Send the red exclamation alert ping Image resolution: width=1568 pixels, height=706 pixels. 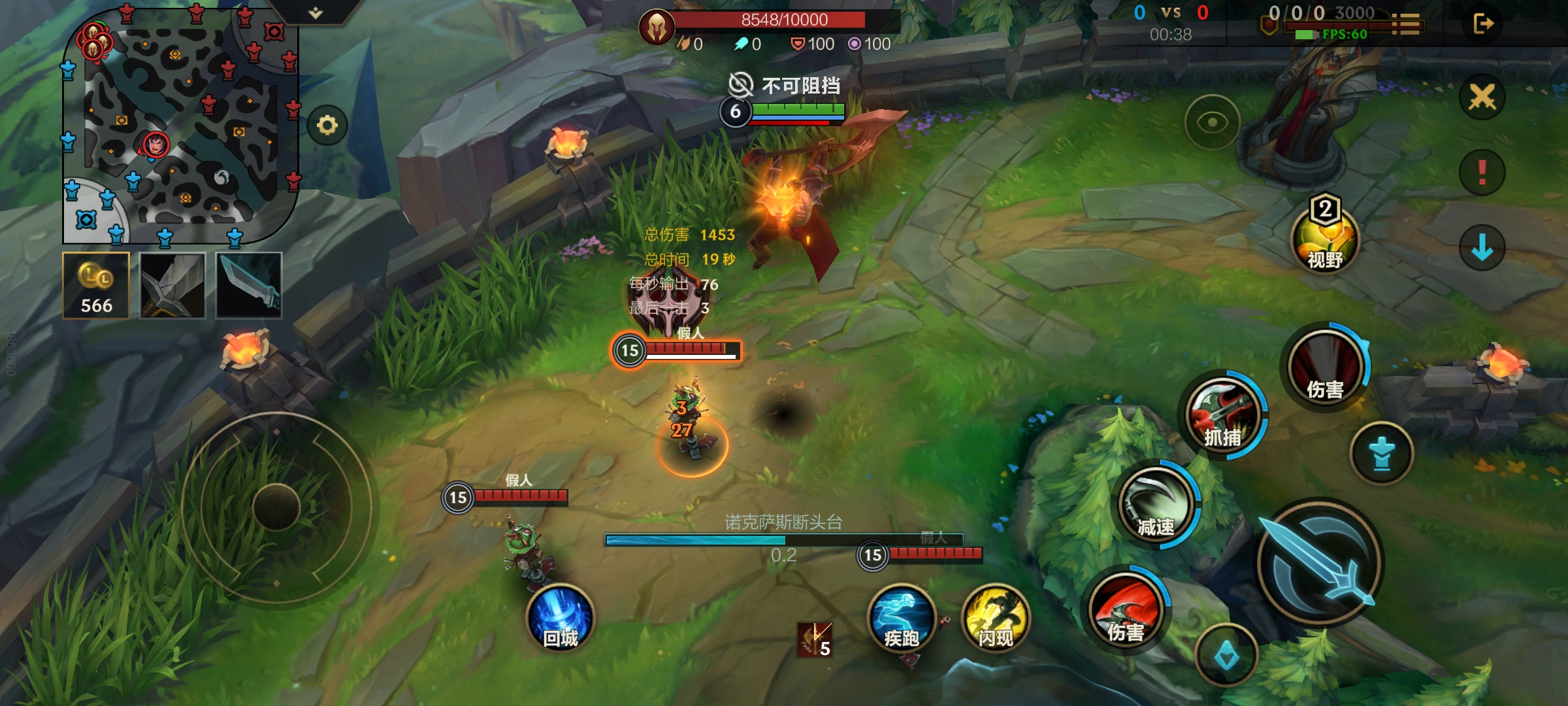[1482, 173]
